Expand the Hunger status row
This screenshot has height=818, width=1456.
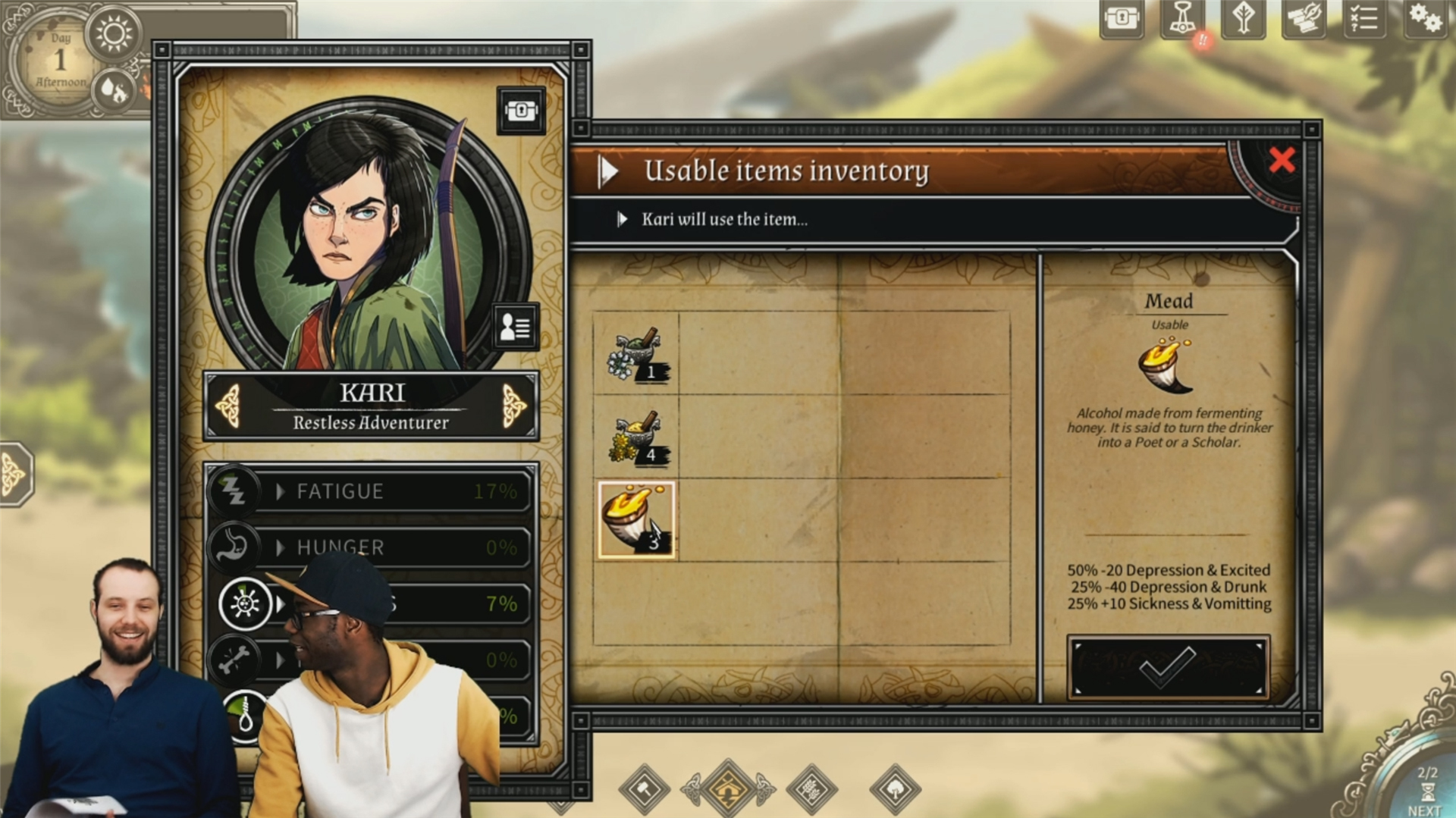click(x=280, y=547)
